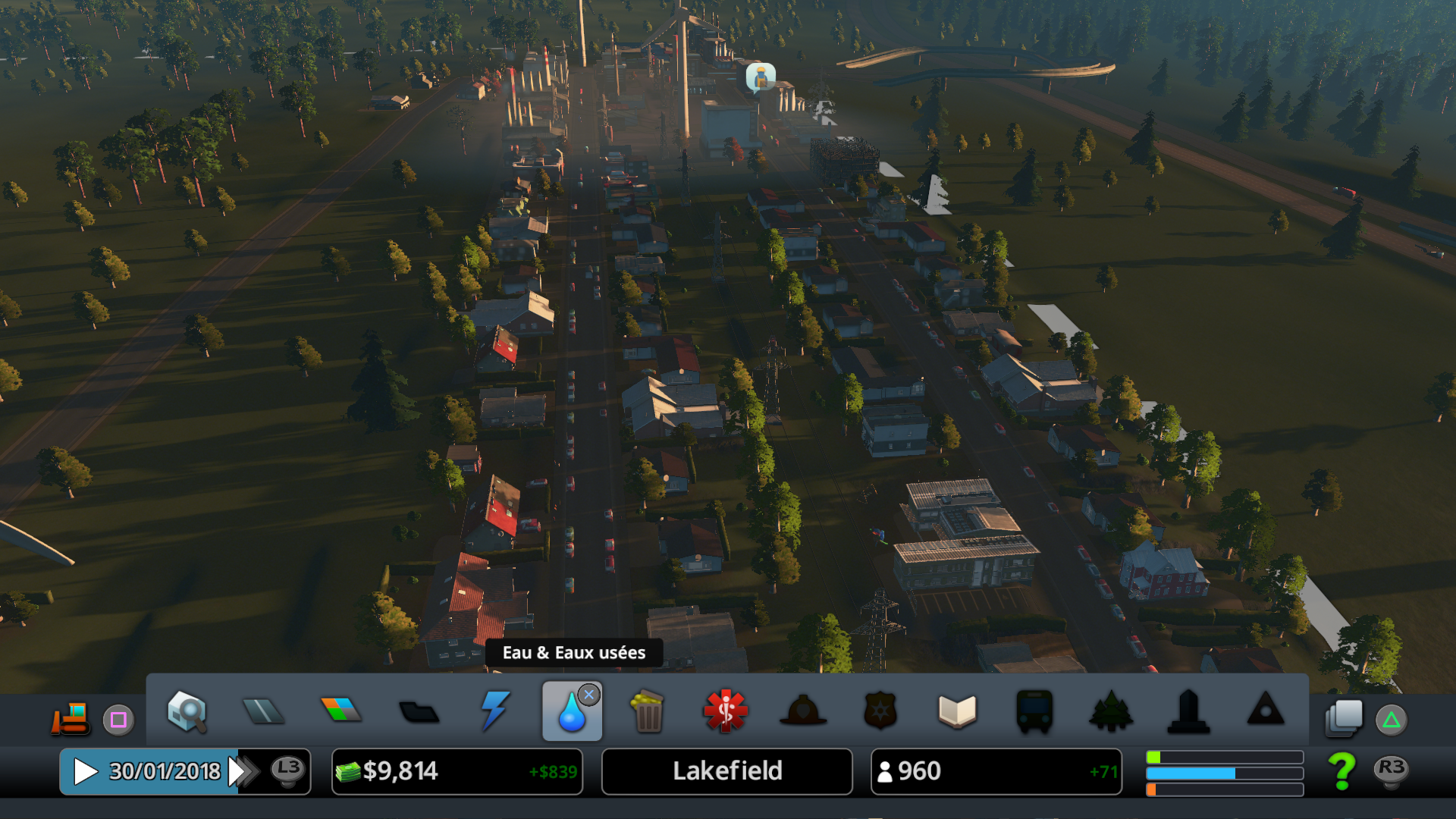
Task: Open the budget panel showing $9,814
Action: (457, 771)
